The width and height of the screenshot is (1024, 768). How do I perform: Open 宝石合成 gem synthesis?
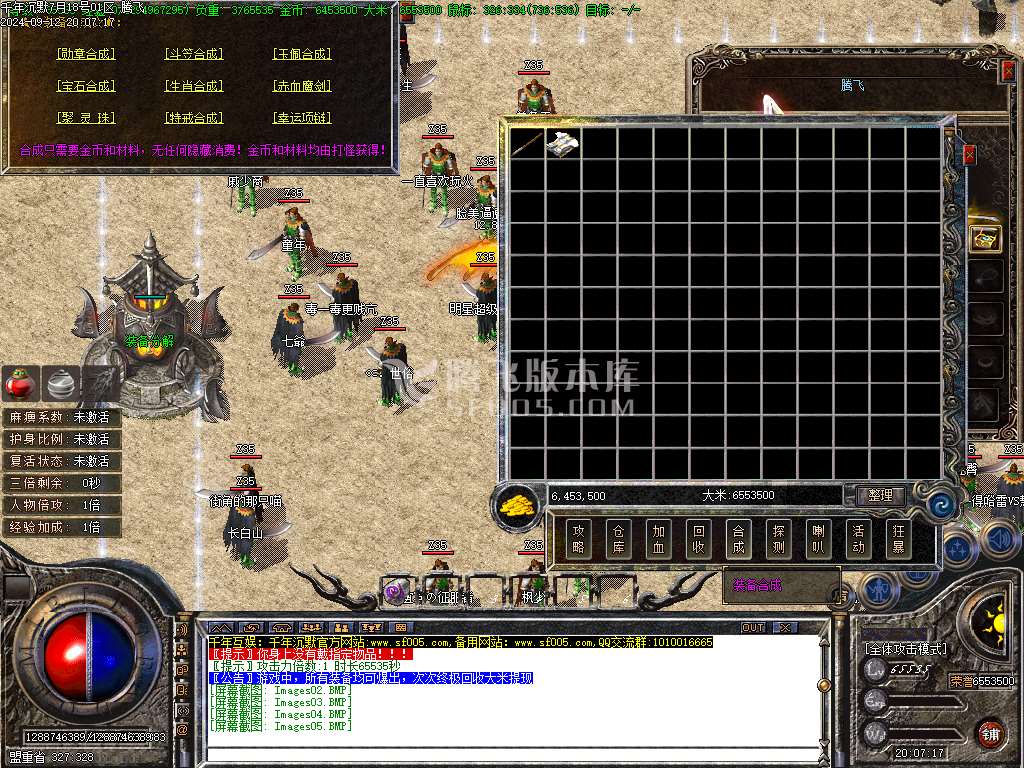[86, 86]
